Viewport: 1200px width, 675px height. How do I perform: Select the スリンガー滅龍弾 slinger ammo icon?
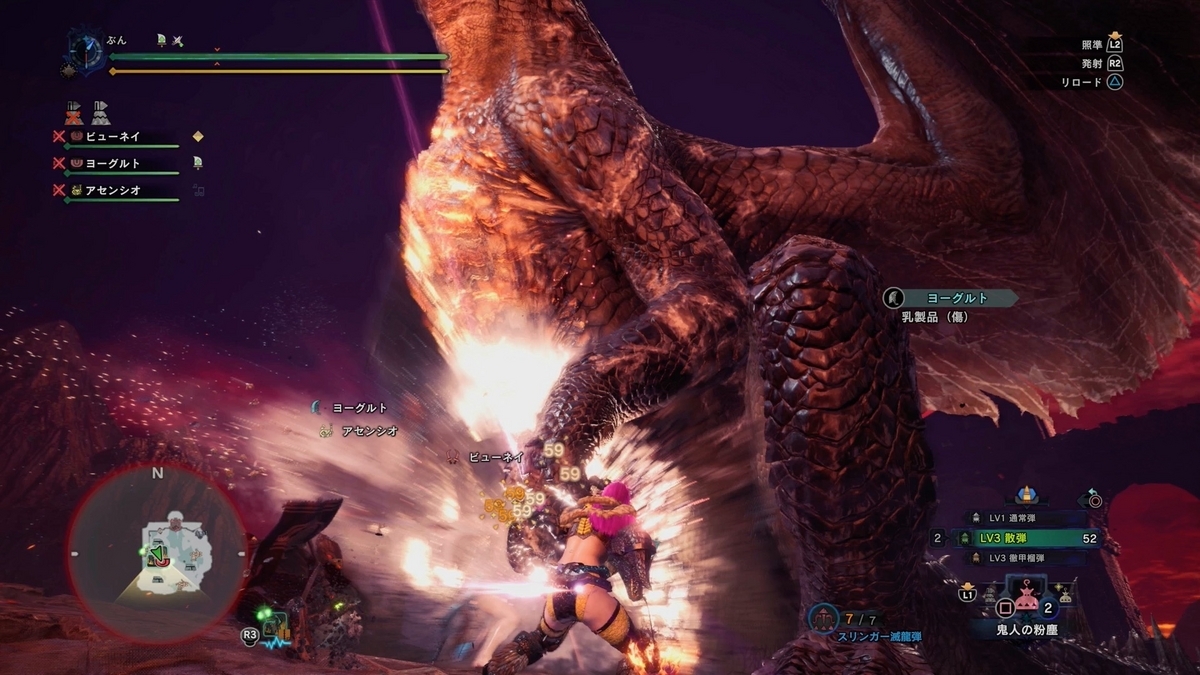(825, 621)
